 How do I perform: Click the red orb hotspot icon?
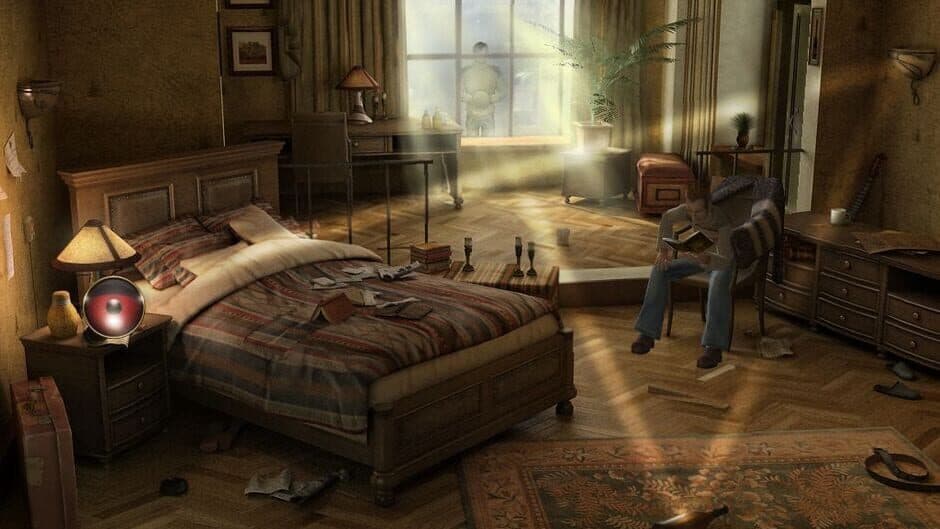[113, 307]
